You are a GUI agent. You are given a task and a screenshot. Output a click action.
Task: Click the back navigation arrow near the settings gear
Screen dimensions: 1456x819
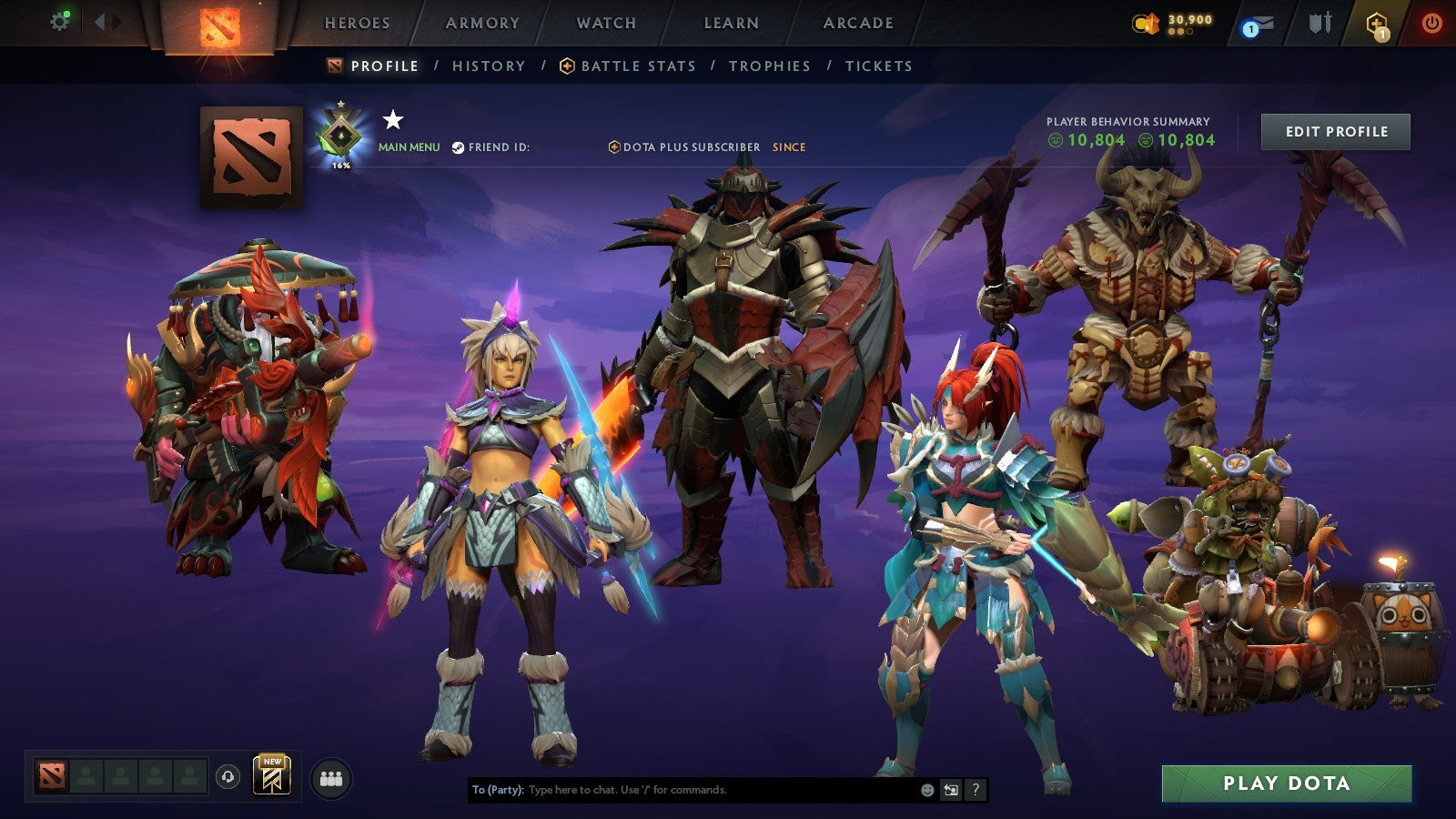pos(103,22)
